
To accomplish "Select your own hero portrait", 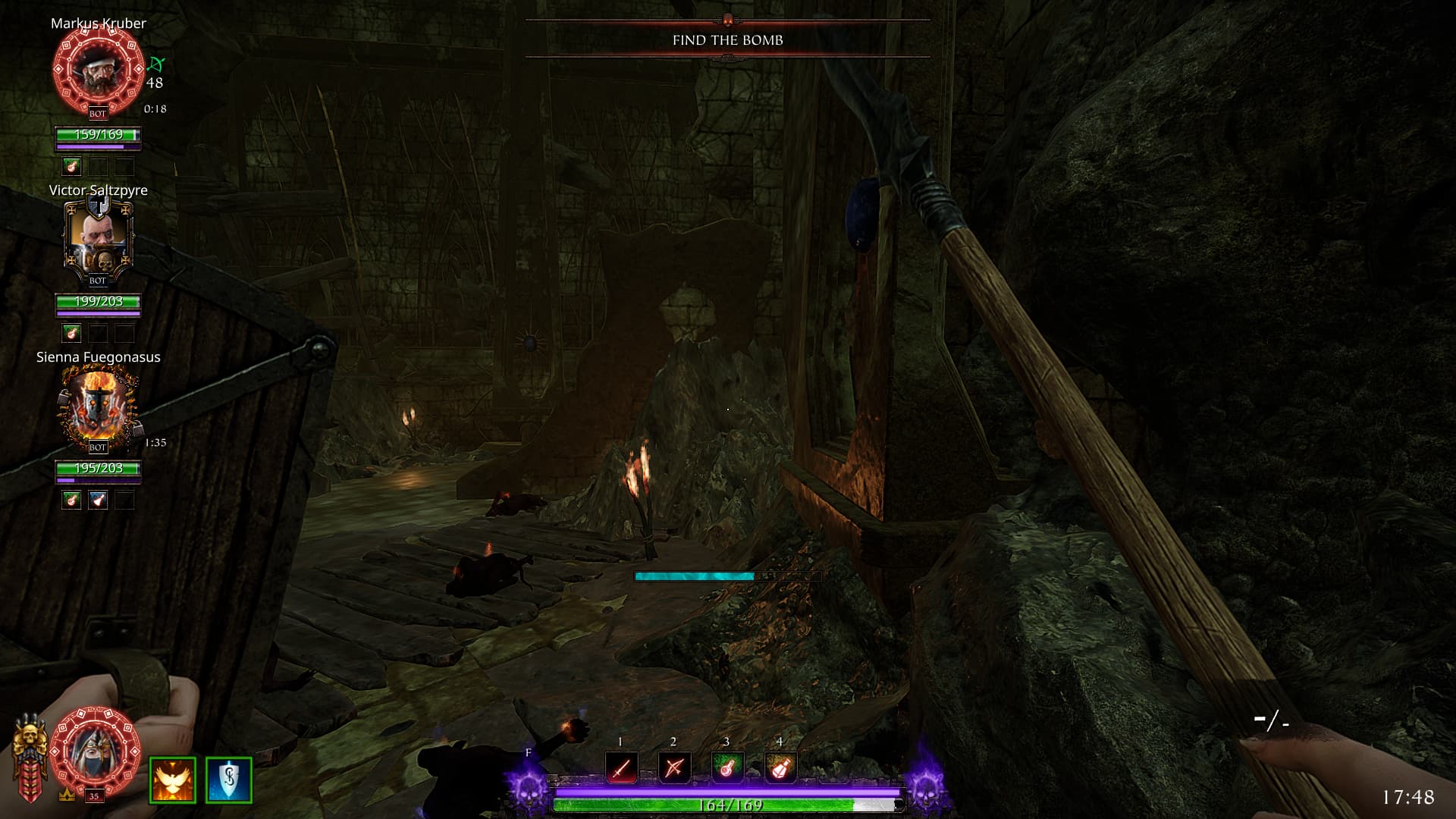I will point(97,751).
